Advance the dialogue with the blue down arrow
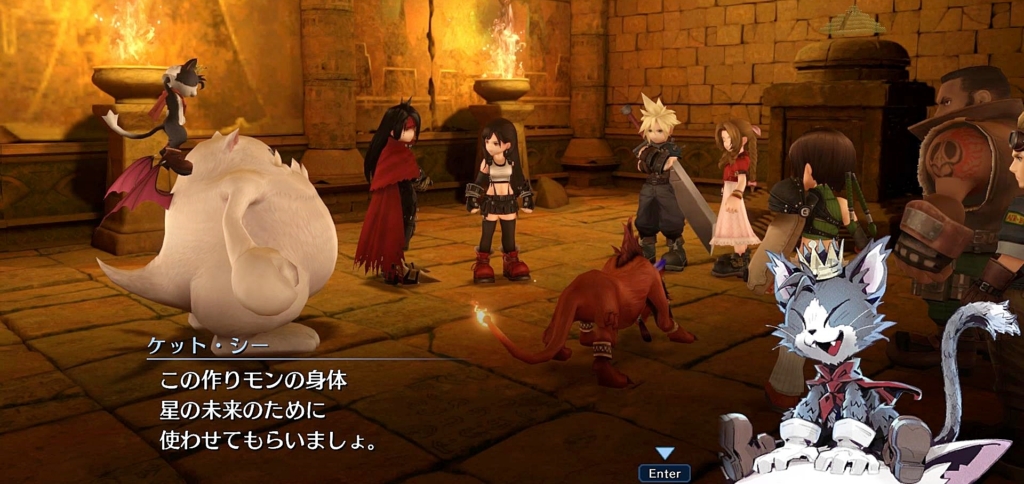Viewport: 1024px width, 484px height. click(x=664, y=454)
